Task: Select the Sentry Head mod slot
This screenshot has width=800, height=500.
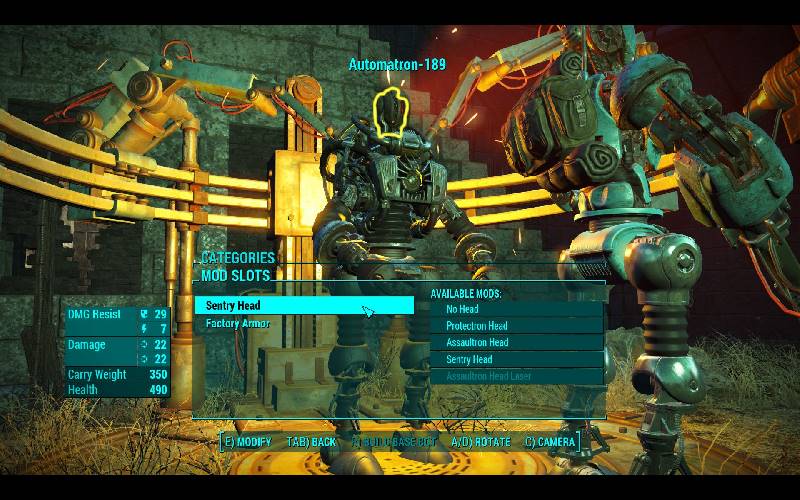Action: coord(303,306)
